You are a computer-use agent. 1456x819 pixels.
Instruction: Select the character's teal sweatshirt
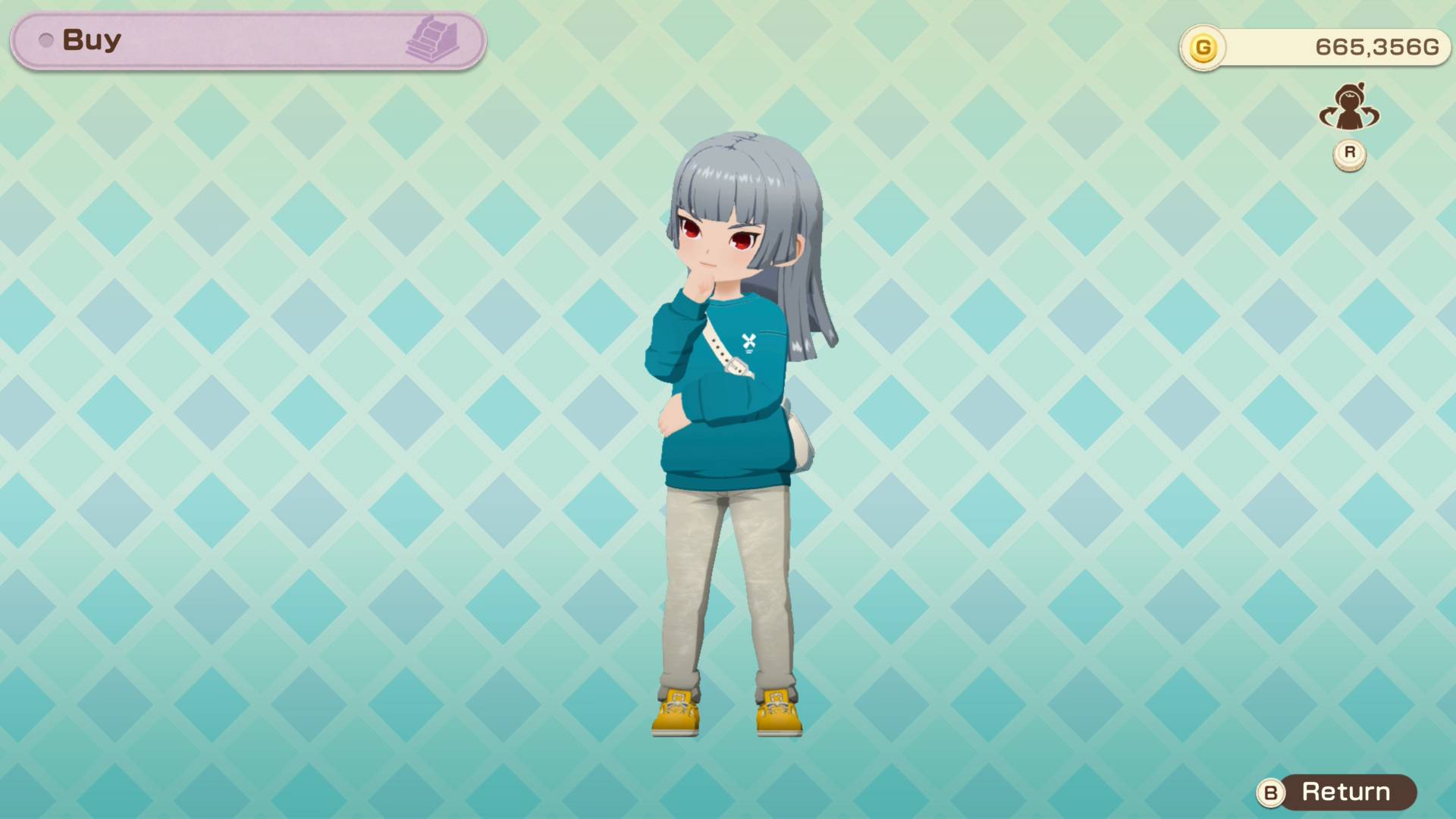[724, 394]
